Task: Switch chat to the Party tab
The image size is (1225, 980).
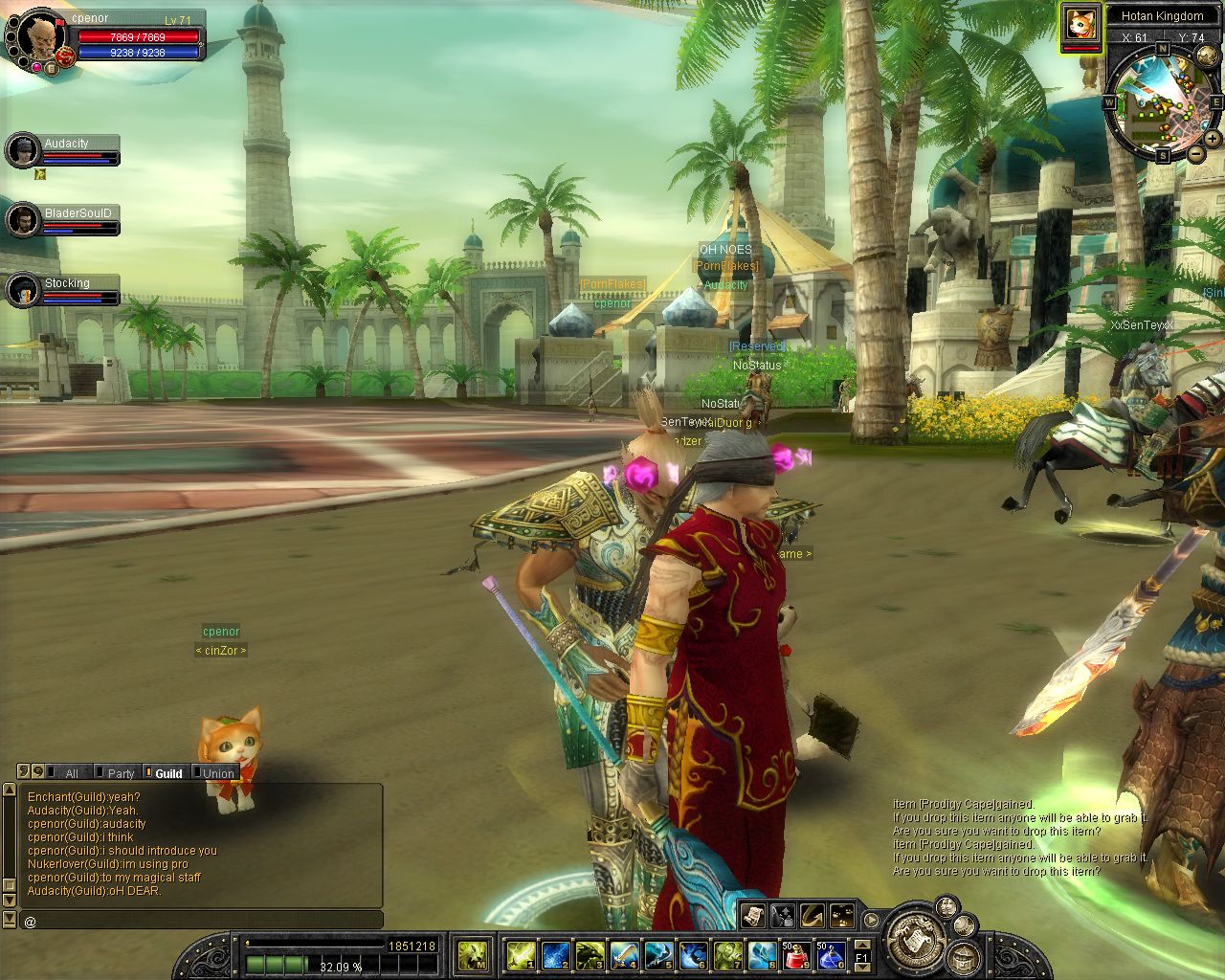Action: (121, 773)
